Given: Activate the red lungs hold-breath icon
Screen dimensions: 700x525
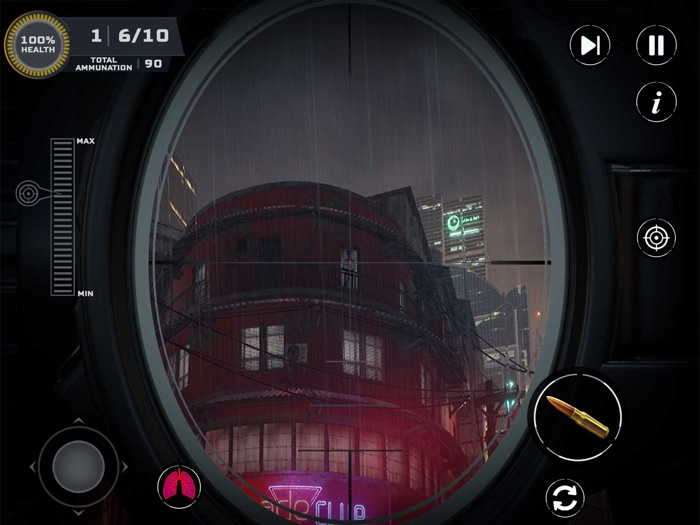Looking at the screenshot, I should point(179,487).
